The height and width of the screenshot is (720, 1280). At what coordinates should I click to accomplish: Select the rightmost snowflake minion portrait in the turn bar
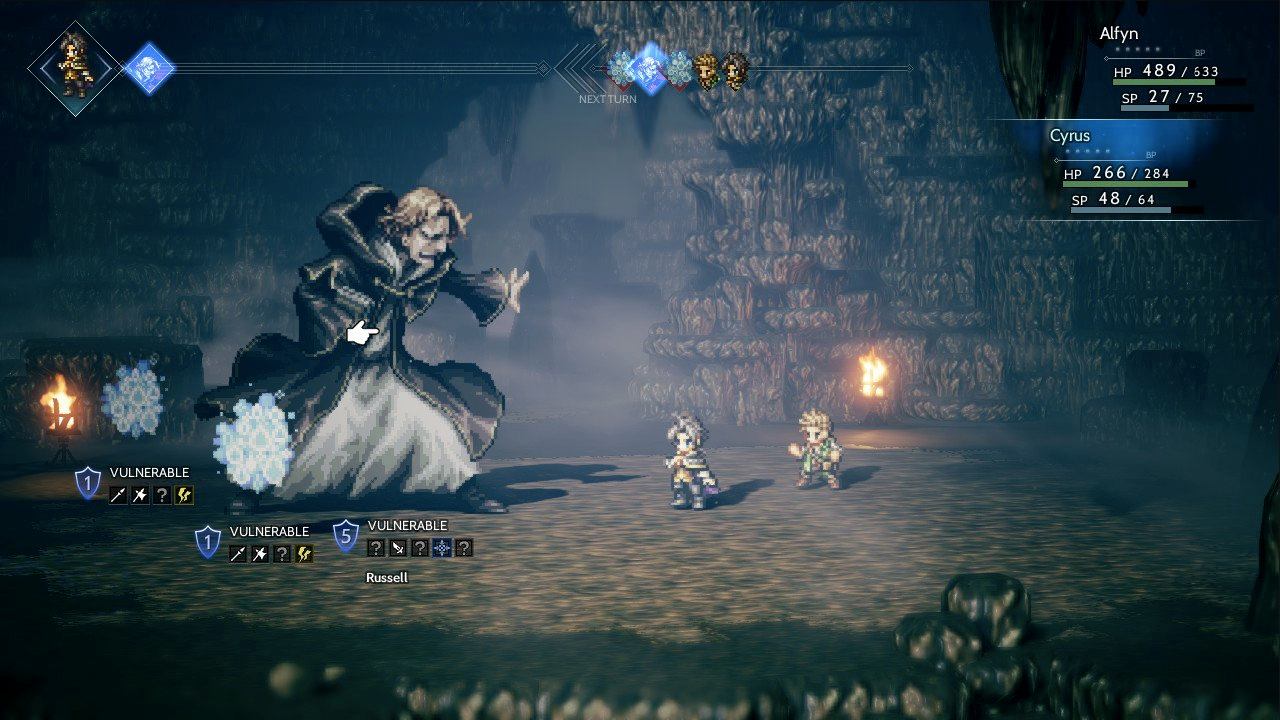pyautogui.click(x=679, y=70)
